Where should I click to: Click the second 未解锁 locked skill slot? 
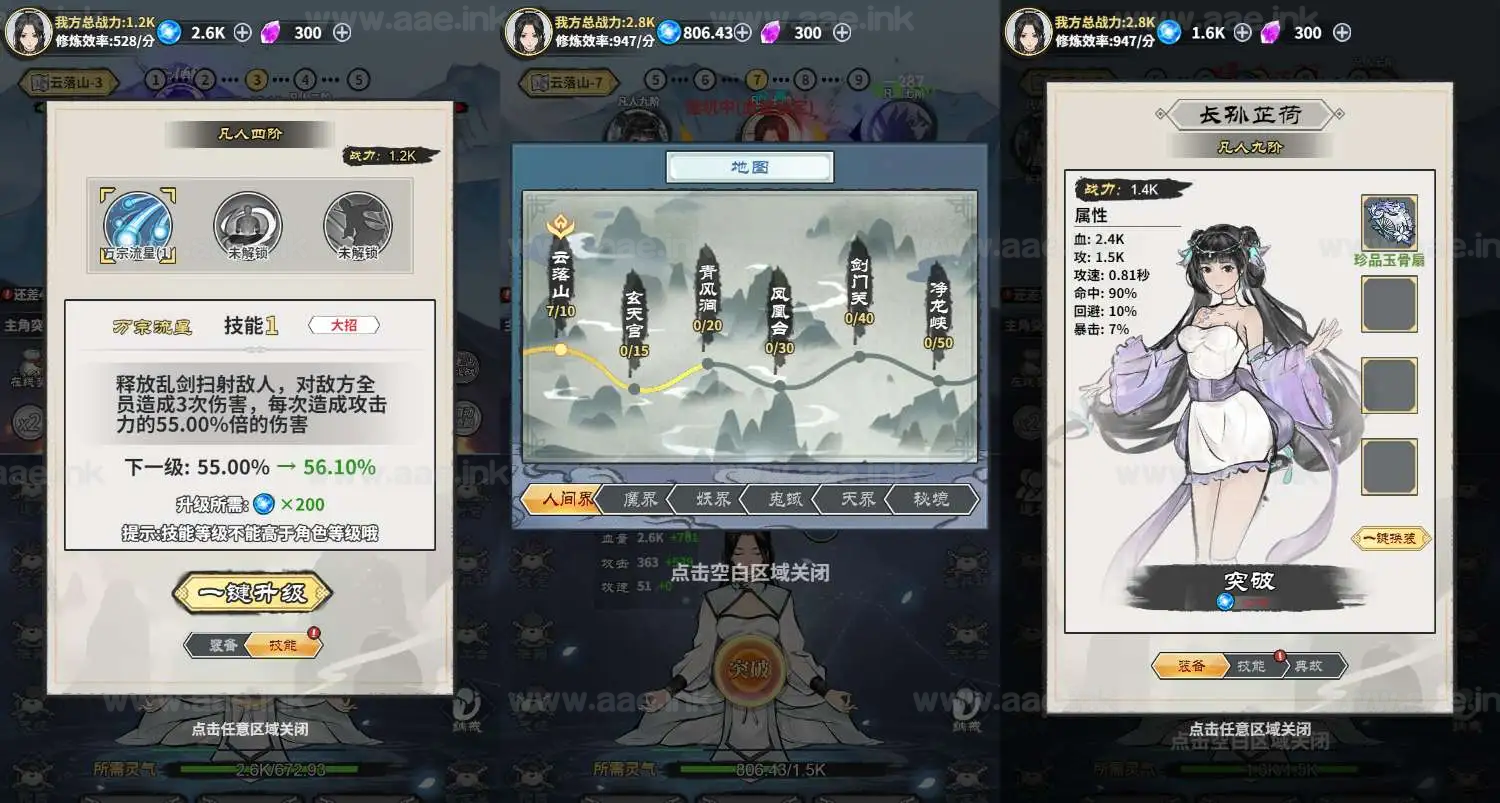358,225
